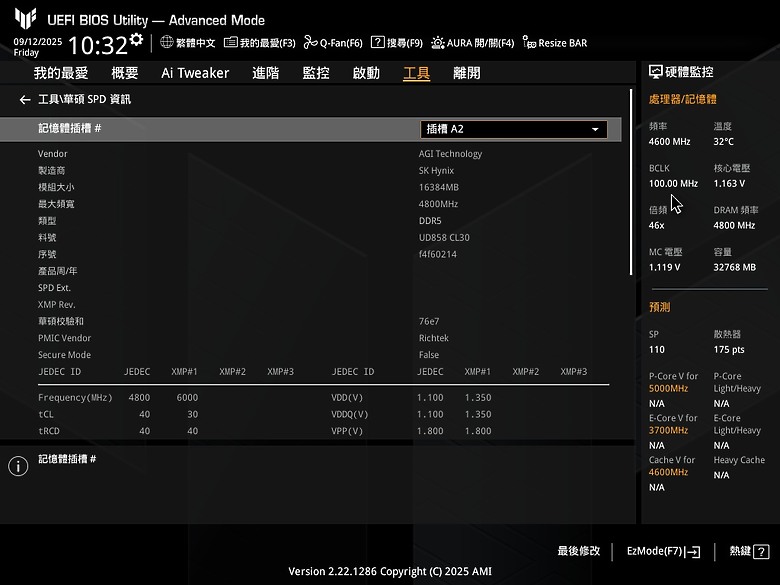Show 最後修改 last modified list
Viewport: 780px width, 585px height.
pos(579,551)
